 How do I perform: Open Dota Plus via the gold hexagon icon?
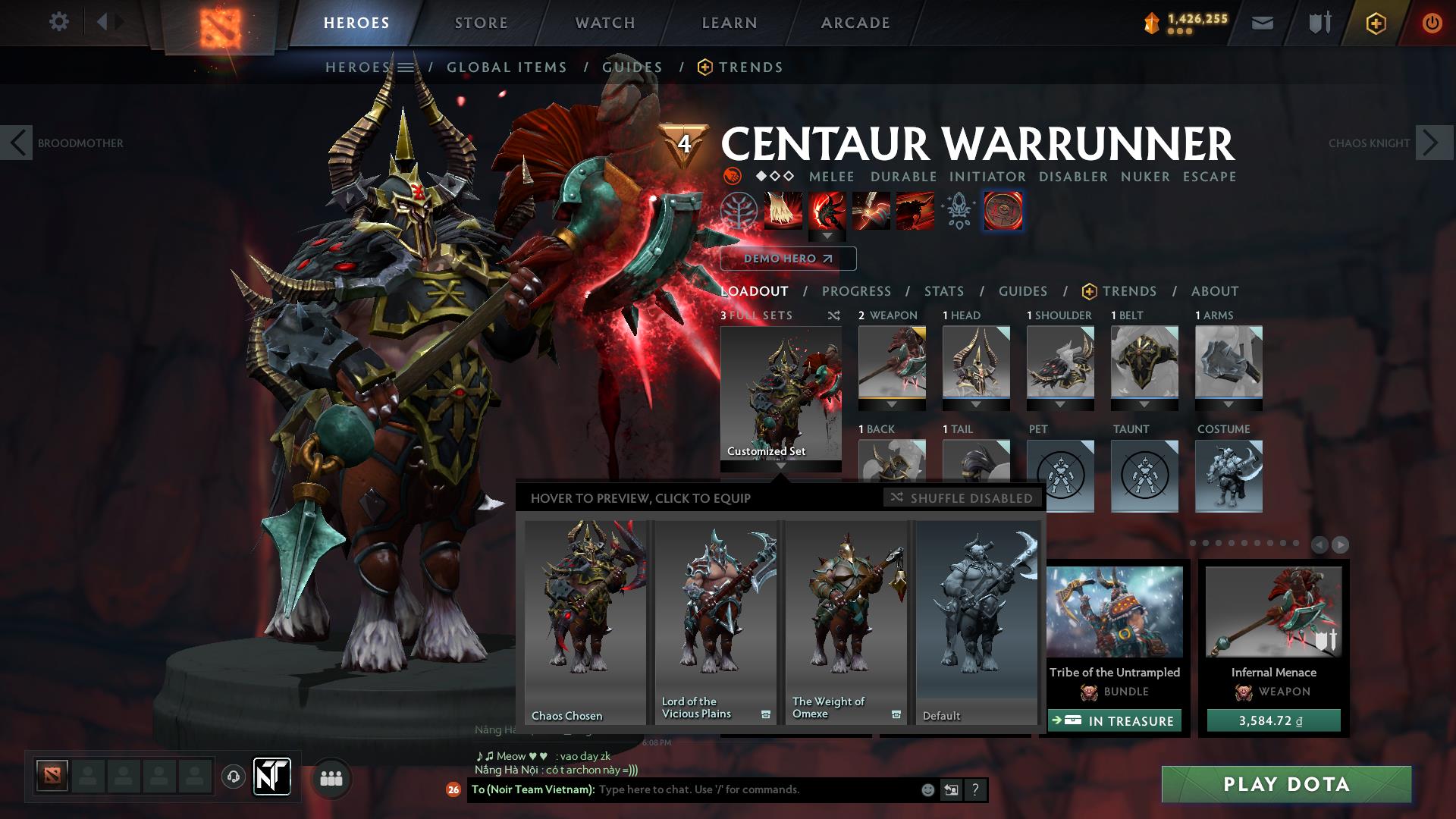click(x=1376, y=22)
